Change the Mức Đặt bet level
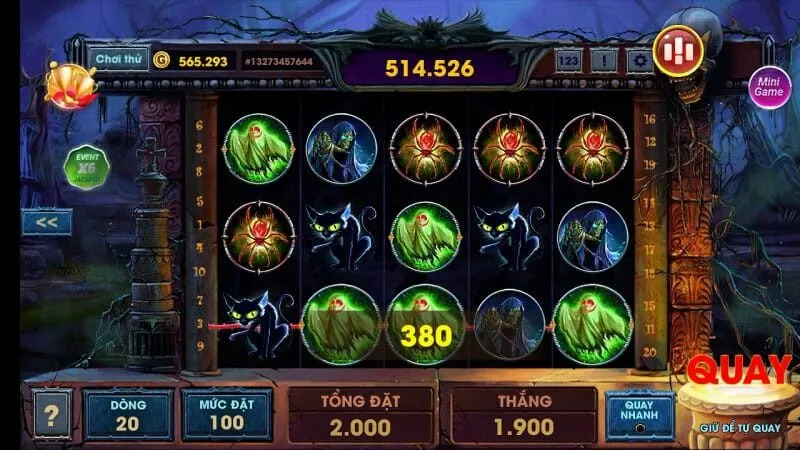 (226, 413)
